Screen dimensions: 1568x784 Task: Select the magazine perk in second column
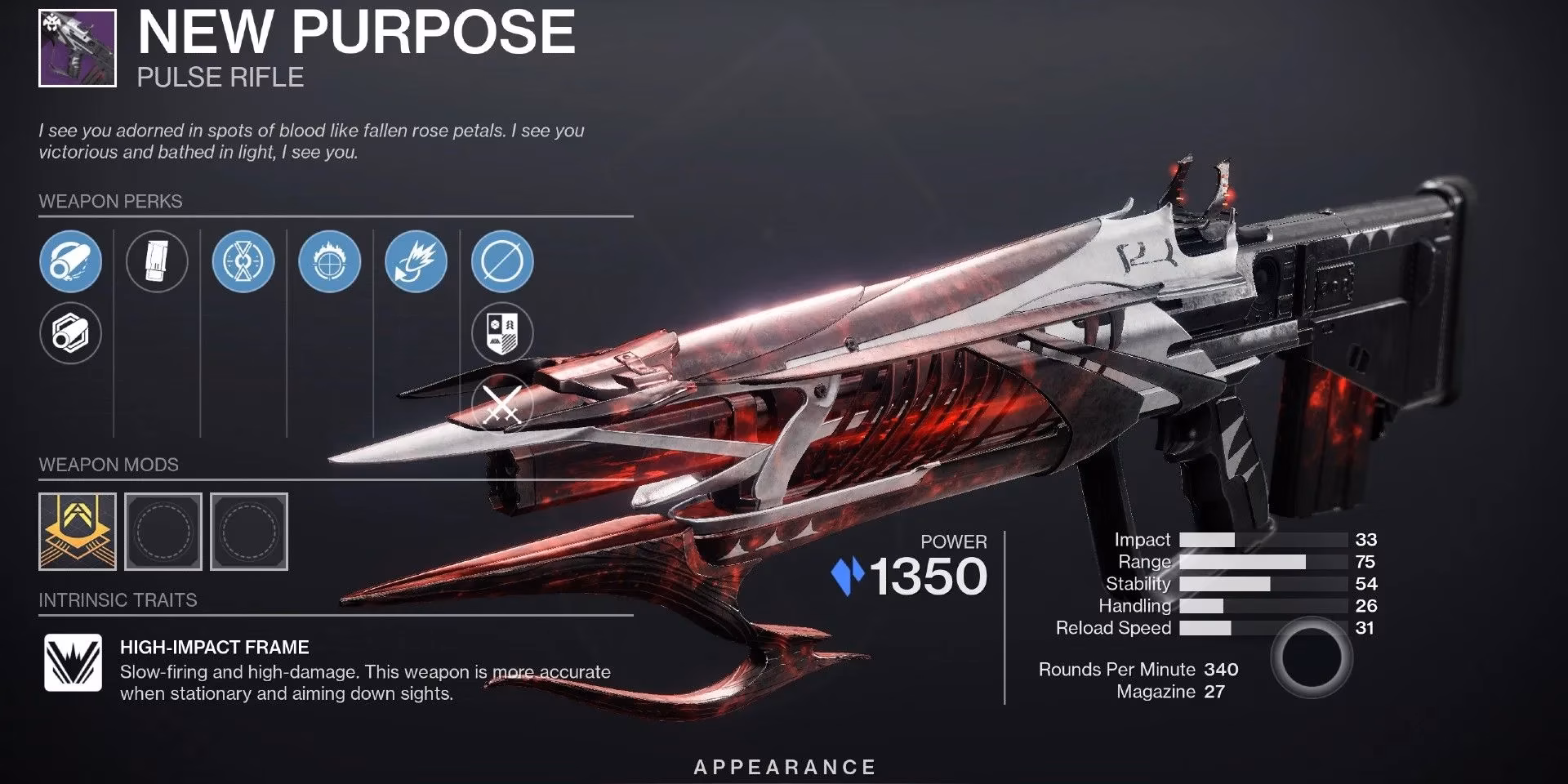pyautogui.click(x=158, y=261)
